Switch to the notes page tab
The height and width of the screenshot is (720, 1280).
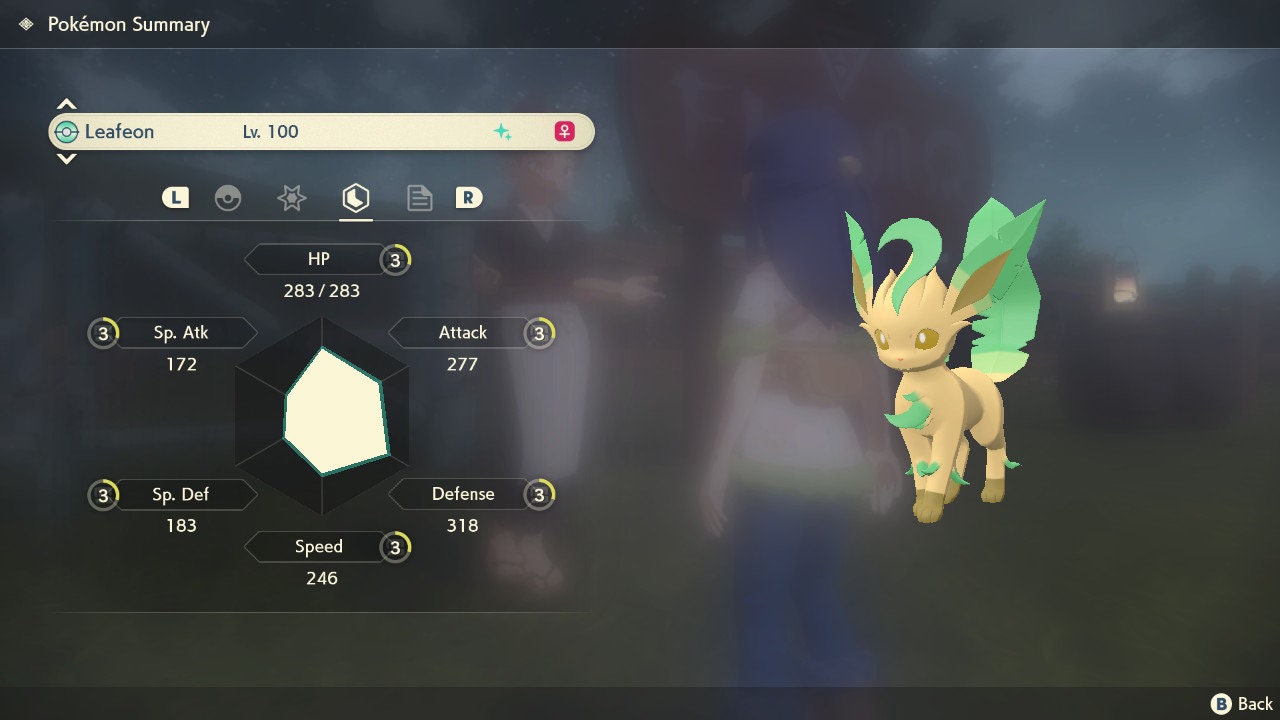tap(420, 198)
